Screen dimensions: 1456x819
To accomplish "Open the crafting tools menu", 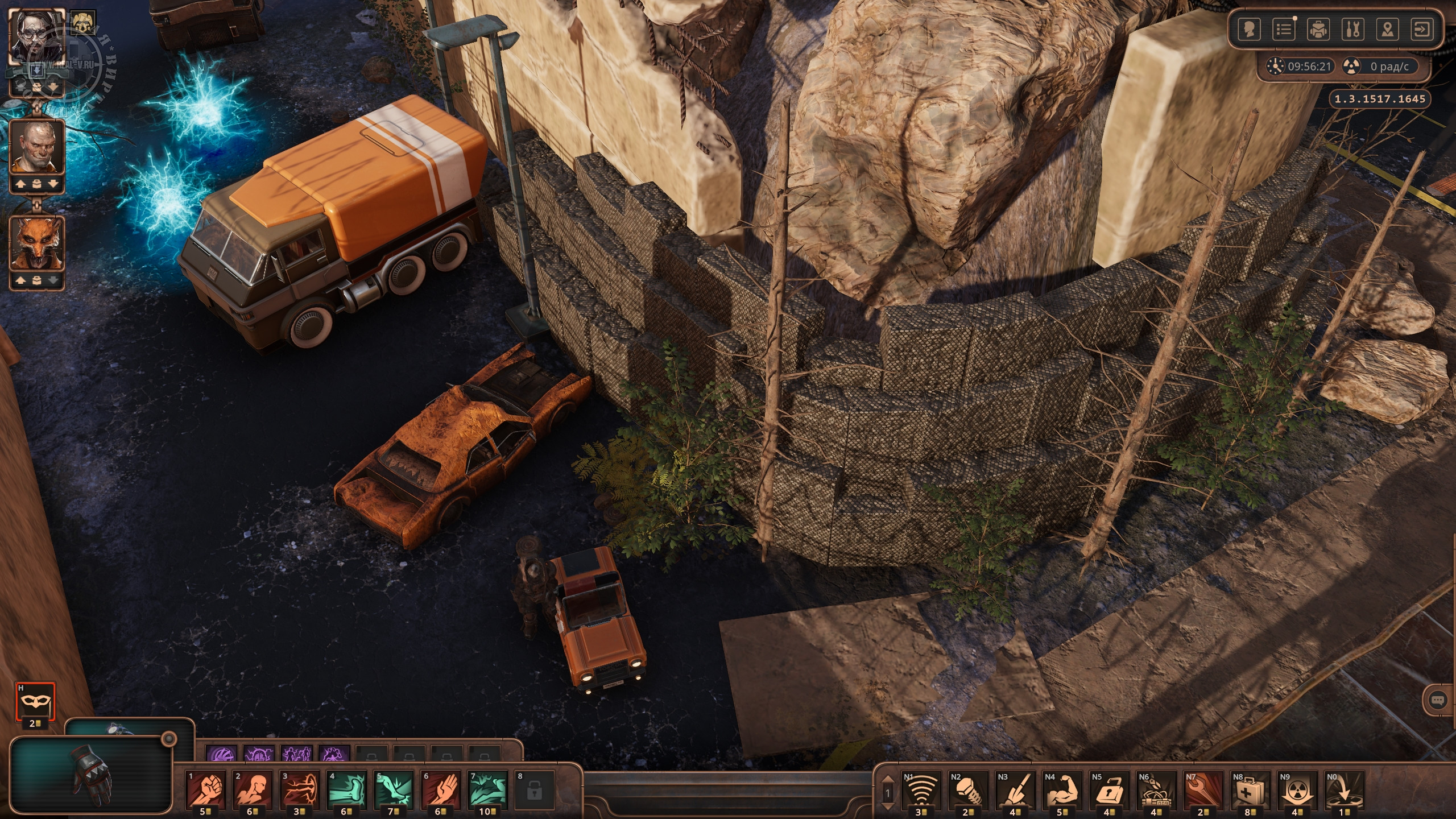I will [x=1352, y=29].
